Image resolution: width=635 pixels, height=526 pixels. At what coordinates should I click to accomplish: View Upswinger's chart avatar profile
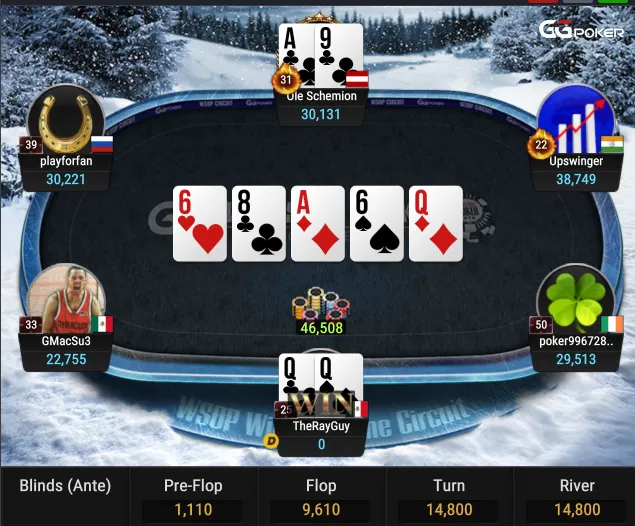point(574,120)
